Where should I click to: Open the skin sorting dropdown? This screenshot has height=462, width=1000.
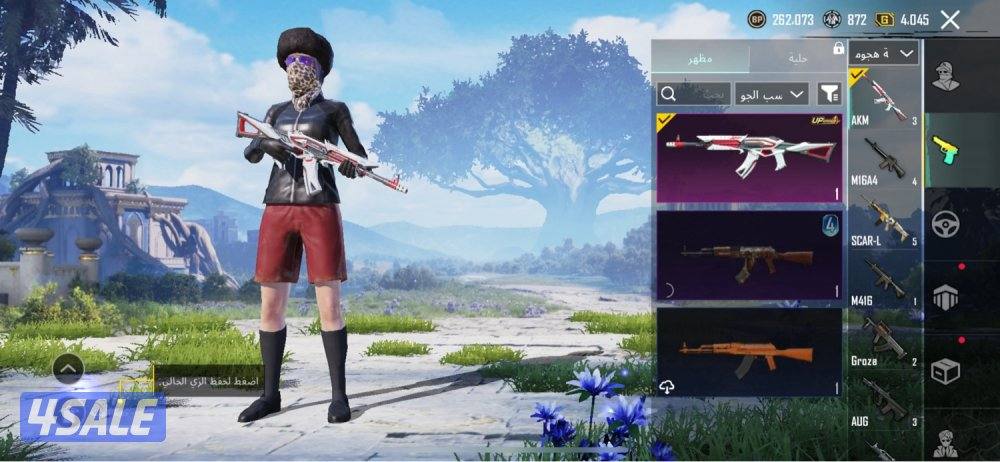coord(771,94)
